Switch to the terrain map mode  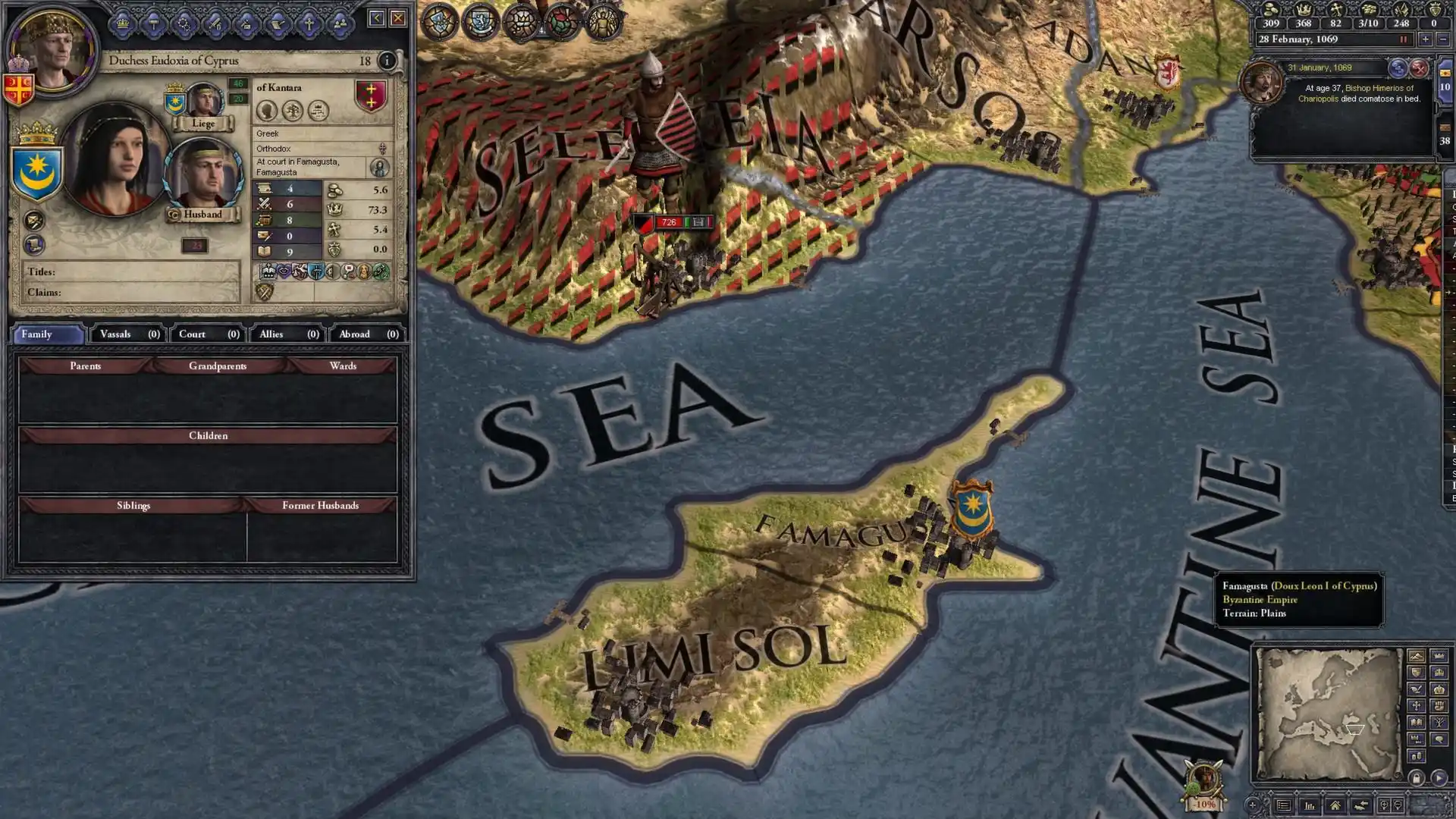click(x=1416, y=656)
